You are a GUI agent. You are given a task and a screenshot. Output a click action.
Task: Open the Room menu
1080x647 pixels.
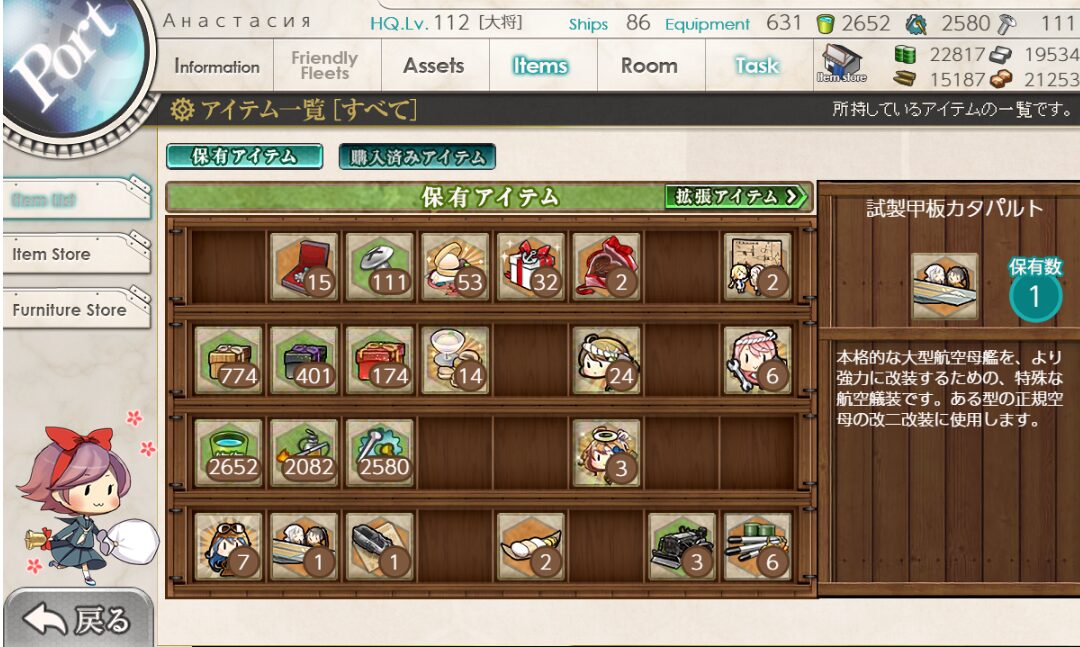coord(649,66)
